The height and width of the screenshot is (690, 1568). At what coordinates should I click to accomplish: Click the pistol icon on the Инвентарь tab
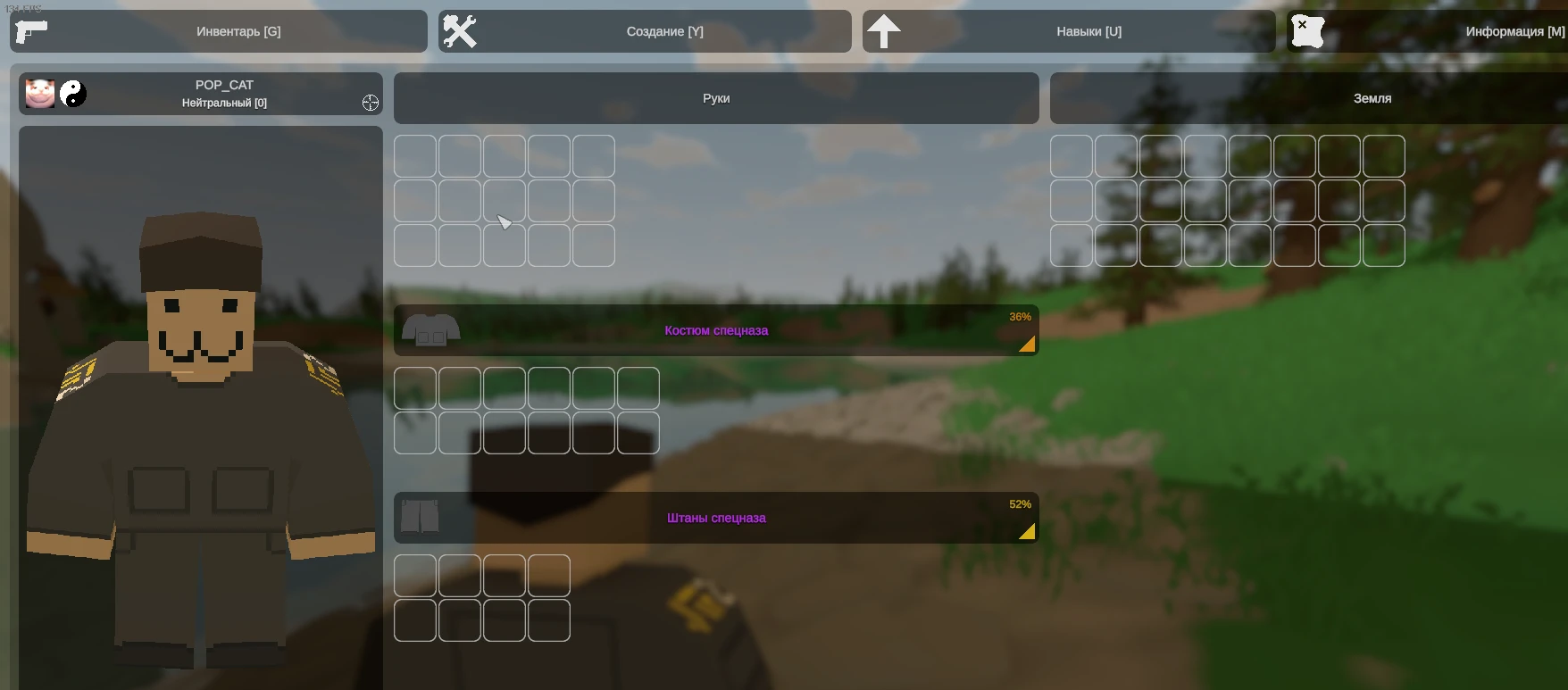(31, 31)
